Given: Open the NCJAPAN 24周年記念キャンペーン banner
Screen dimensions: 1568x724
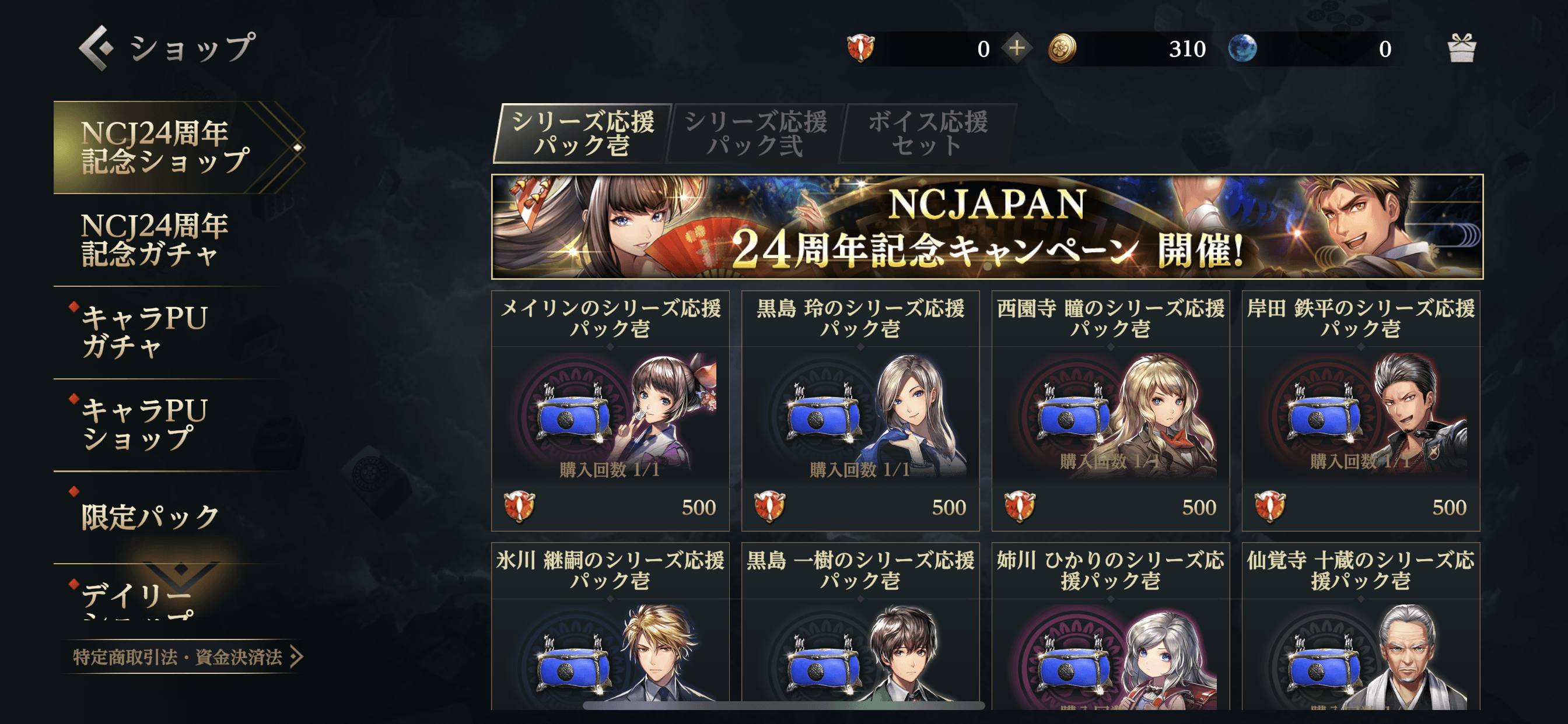Looking at the screenshot, I should 986,227.
